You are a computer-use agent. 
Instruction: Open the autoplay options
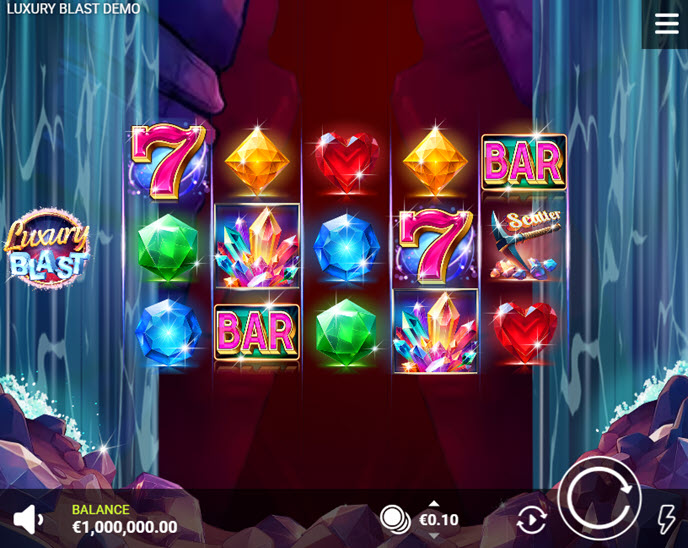click(531, 519)
